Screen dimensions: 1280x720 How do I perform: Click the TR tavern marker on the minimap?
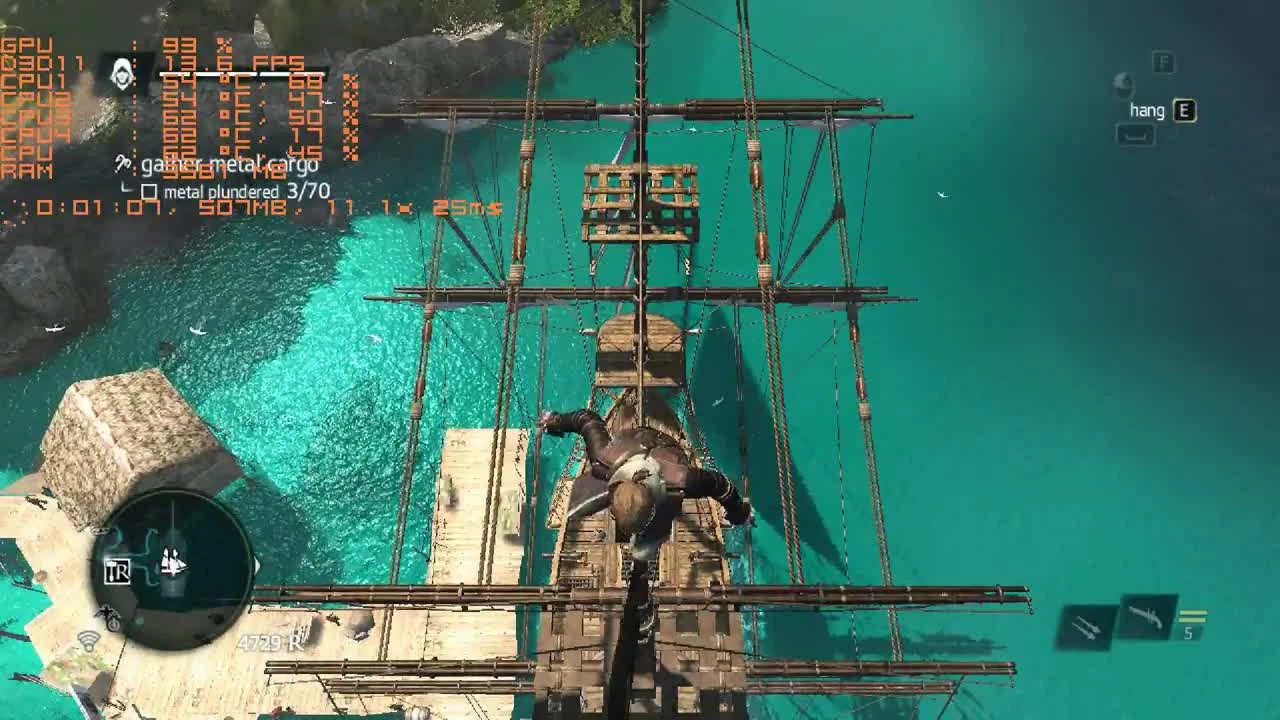117,571
